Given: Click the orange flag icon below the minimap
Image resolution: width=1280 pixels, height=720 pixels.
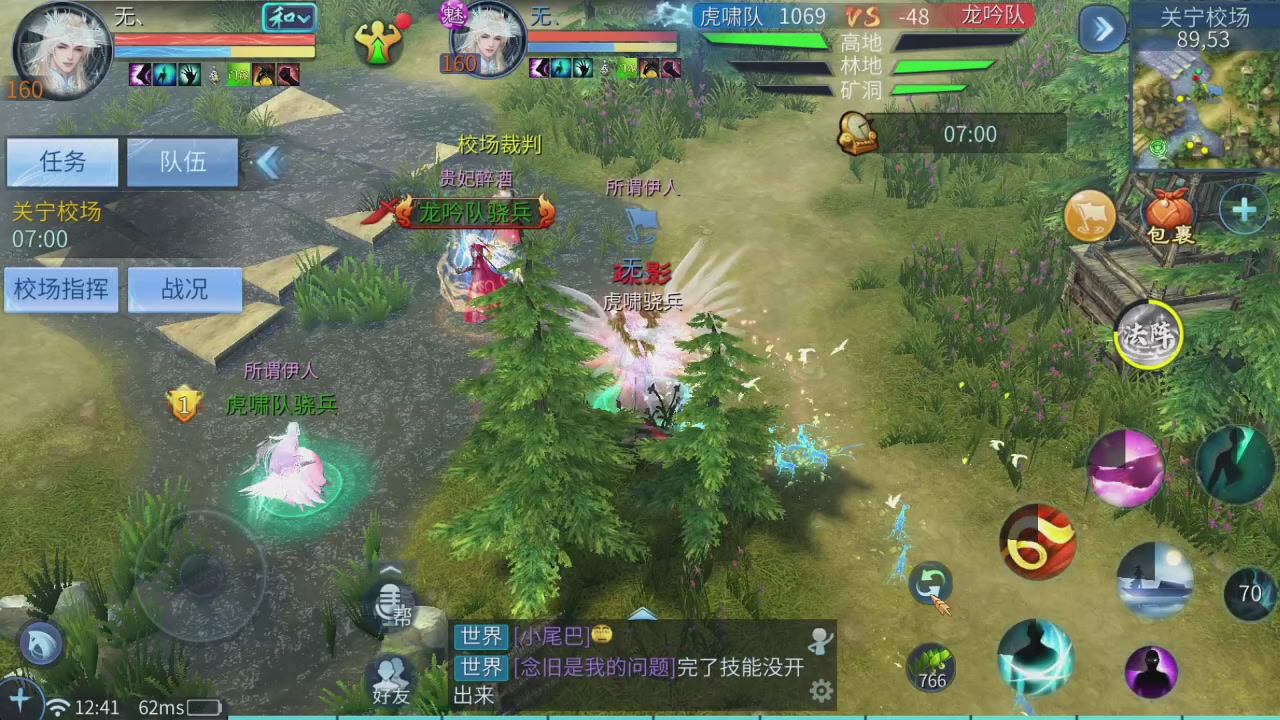Looking at the screenshot, I should [x=1090, y=215].
